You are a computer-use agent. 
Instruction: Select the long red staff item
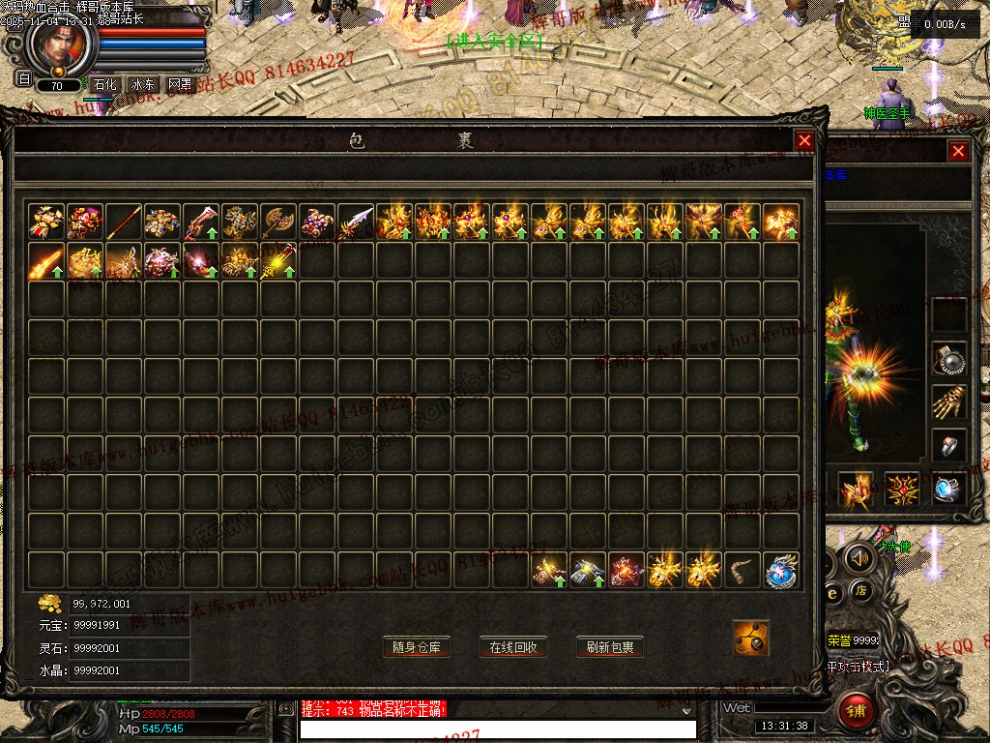click(x=124, y=222)
